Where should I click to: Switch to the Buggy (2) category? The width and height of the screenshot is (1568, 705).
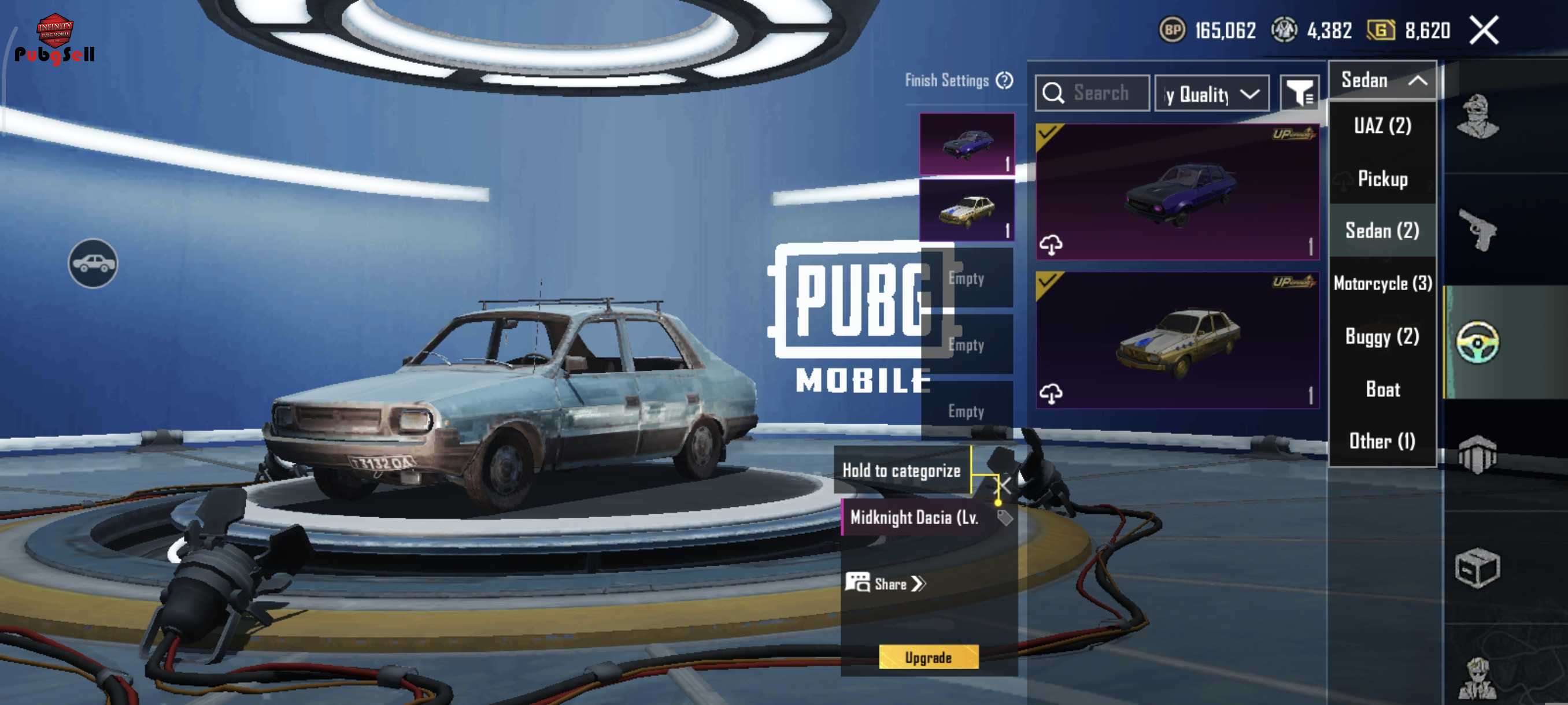click(1382, 336)
